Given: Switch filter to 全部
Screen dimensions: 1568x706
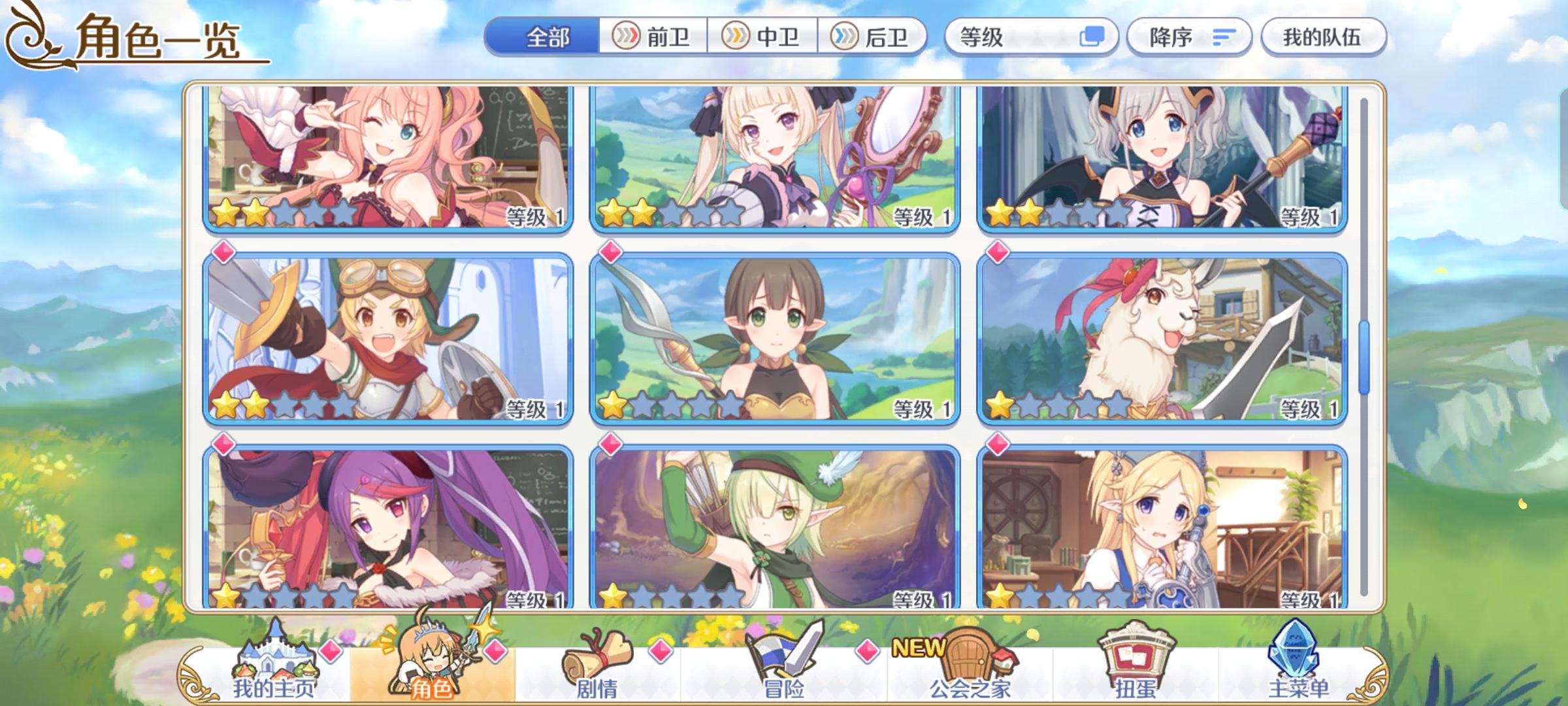Looking at the screenshot, I should [x=549, y=37].
